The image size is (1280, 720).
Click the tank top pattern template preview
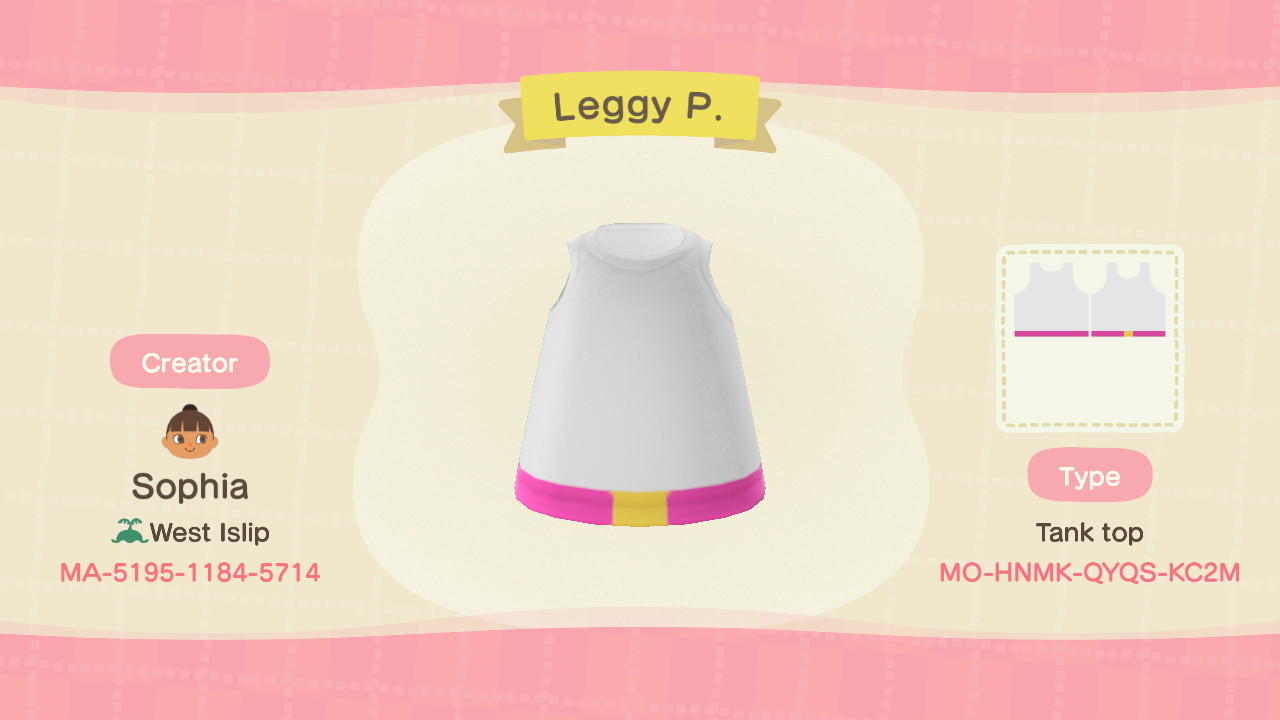(1089, 300)
